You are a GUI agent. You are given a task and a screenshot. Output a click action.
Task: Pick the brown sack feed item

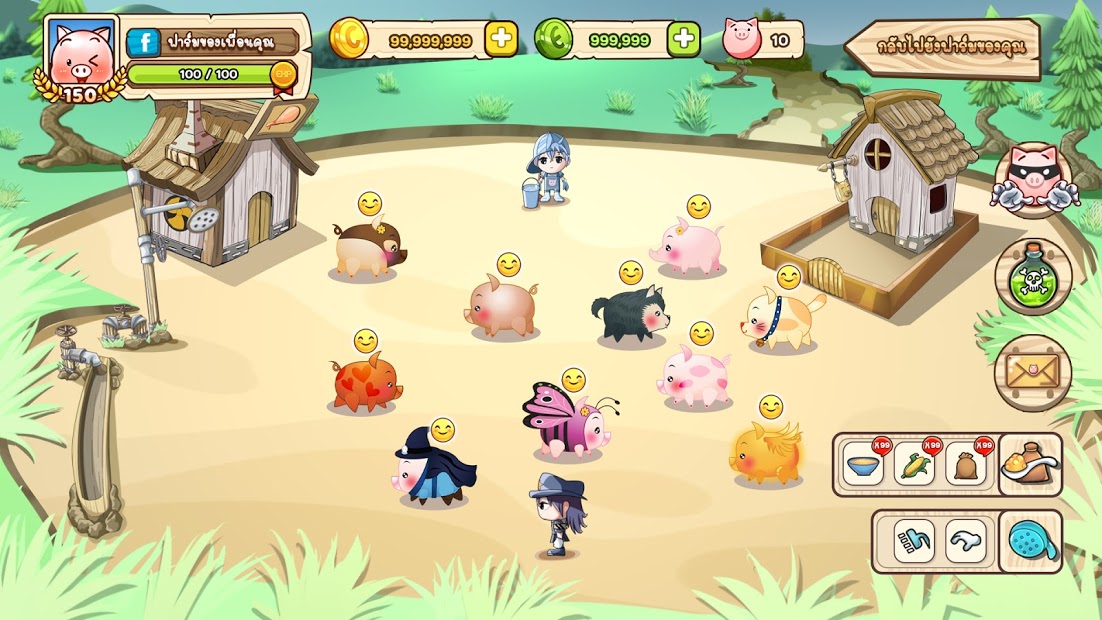click(x=966, y=466)
